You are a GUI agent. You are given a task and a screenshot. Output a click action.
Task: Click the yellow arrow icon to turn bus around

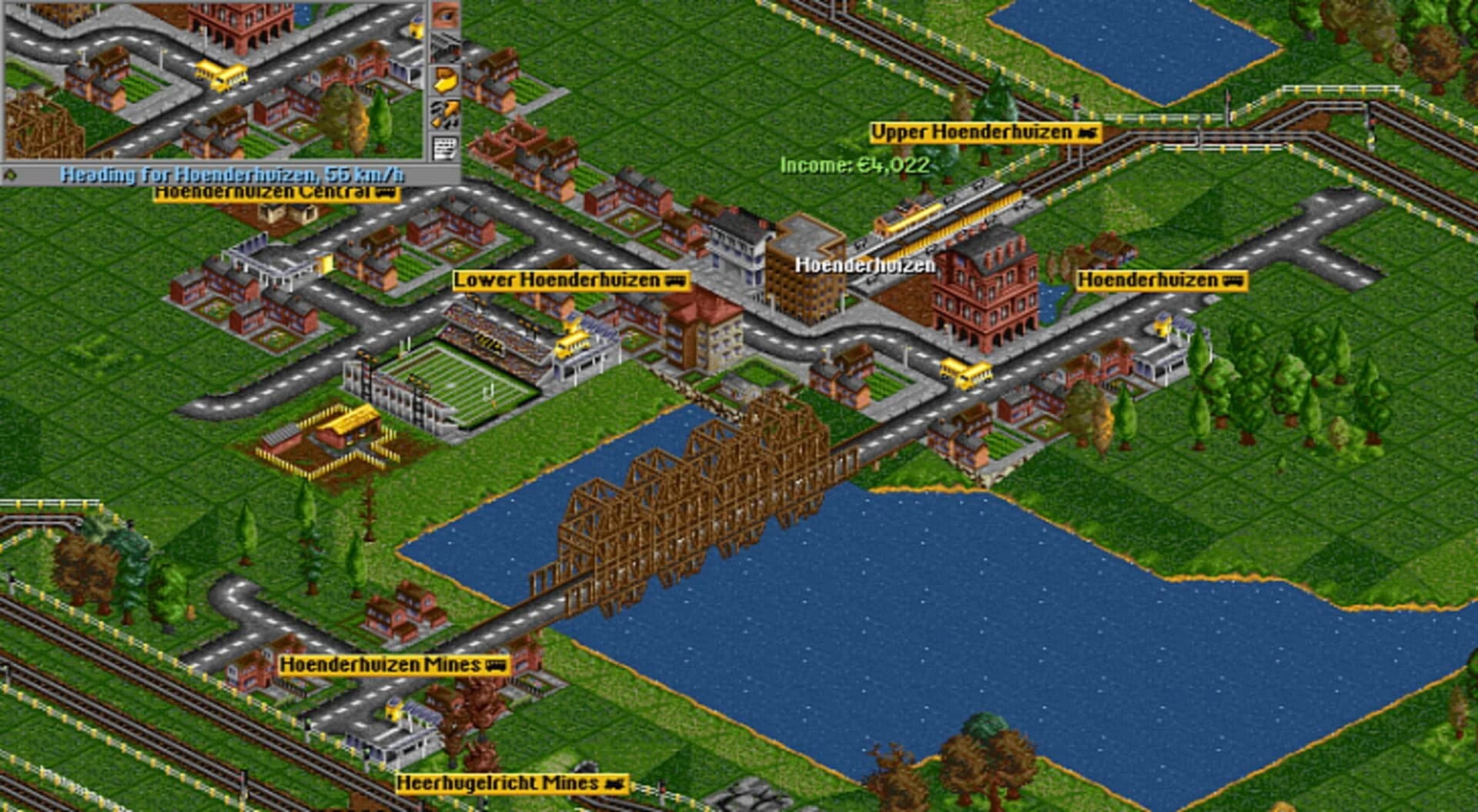point(446,79)
